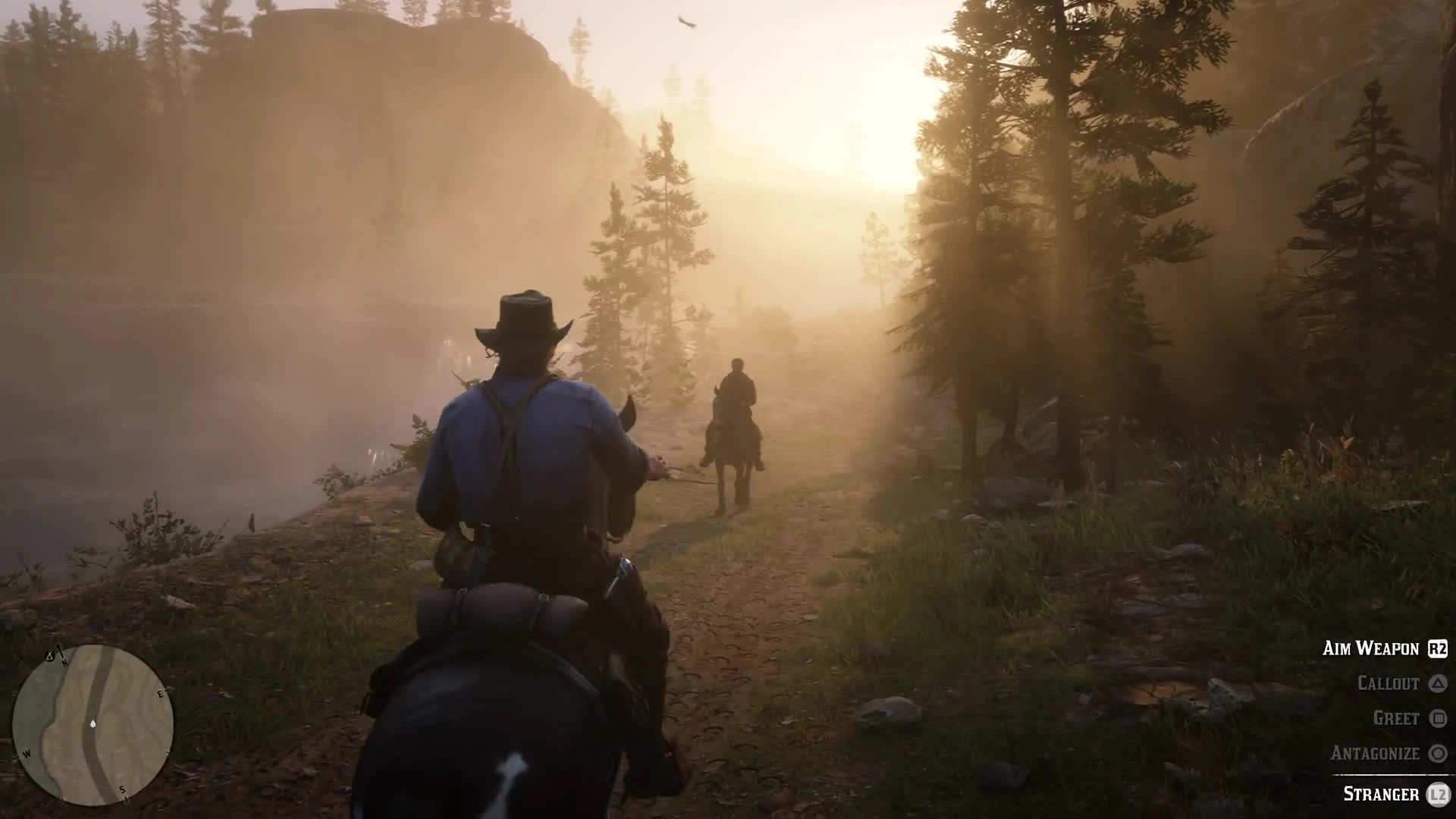The image size is (1456, 819).
Task: Select the Greet interaction option
Action: pyautogui.click(x=1397, y=718)
